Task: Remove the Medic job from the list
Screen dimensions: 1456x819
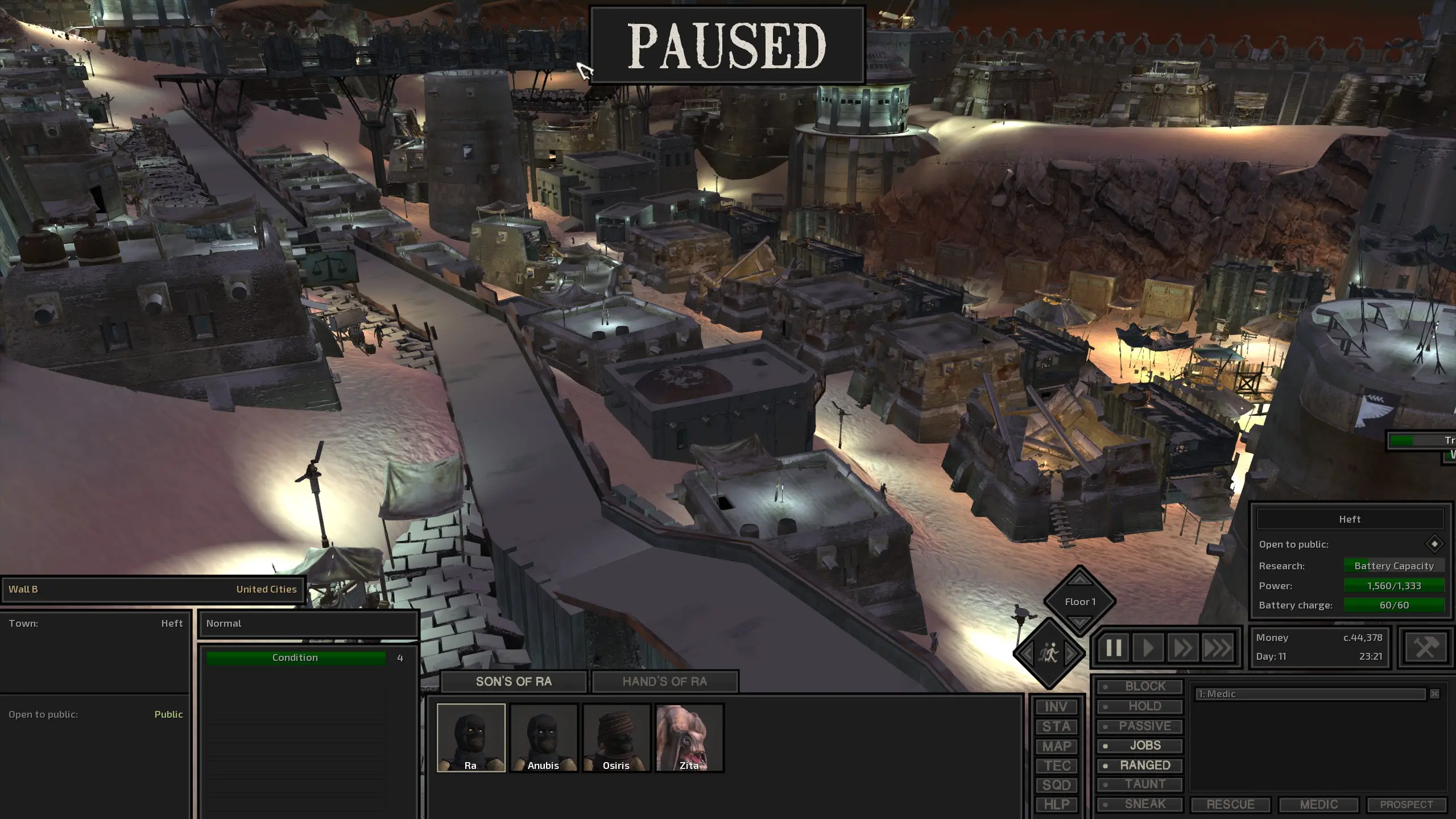Action: coord(1434,694)
